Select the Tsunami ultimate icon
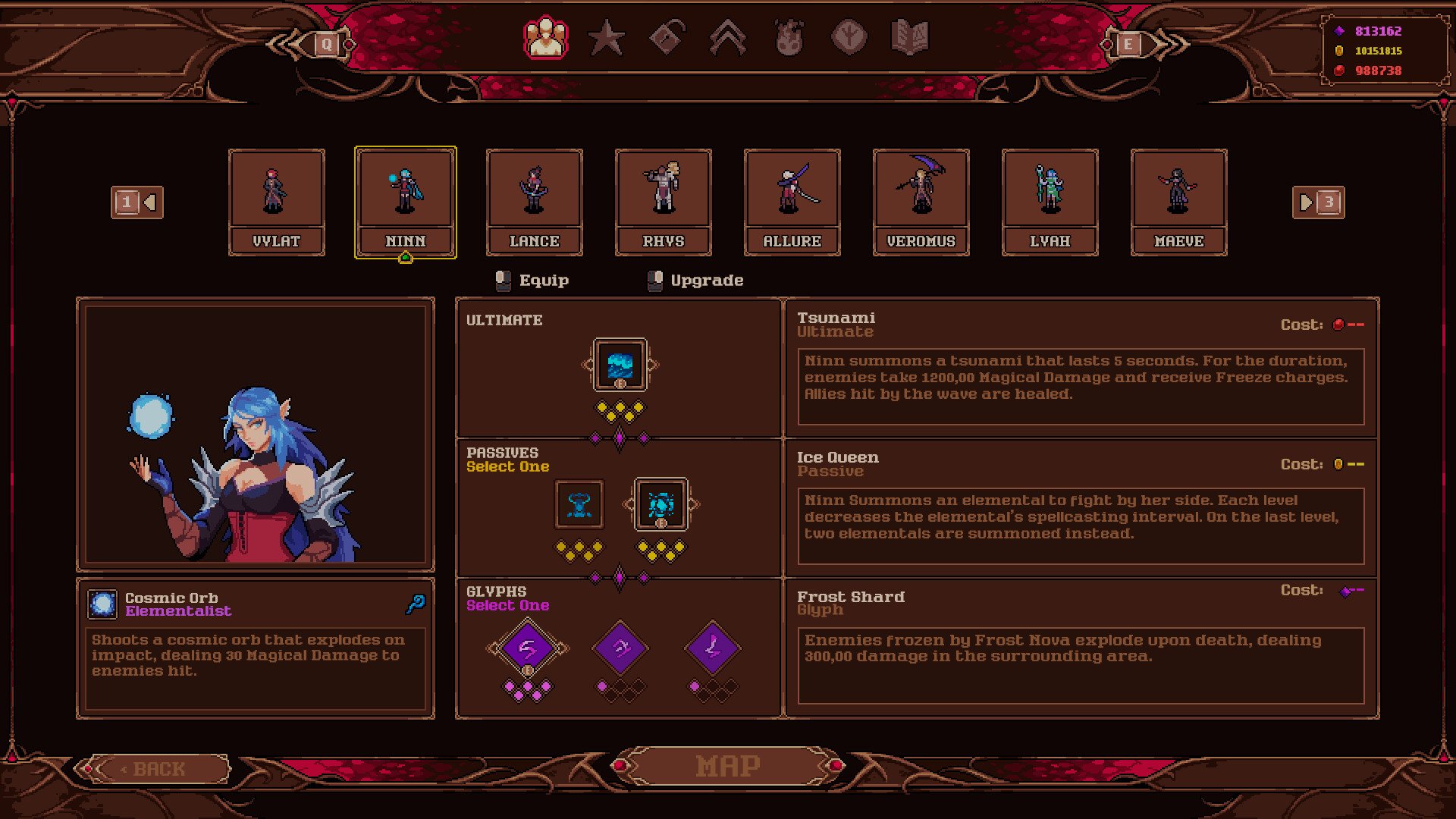 (x=620, y=365)
